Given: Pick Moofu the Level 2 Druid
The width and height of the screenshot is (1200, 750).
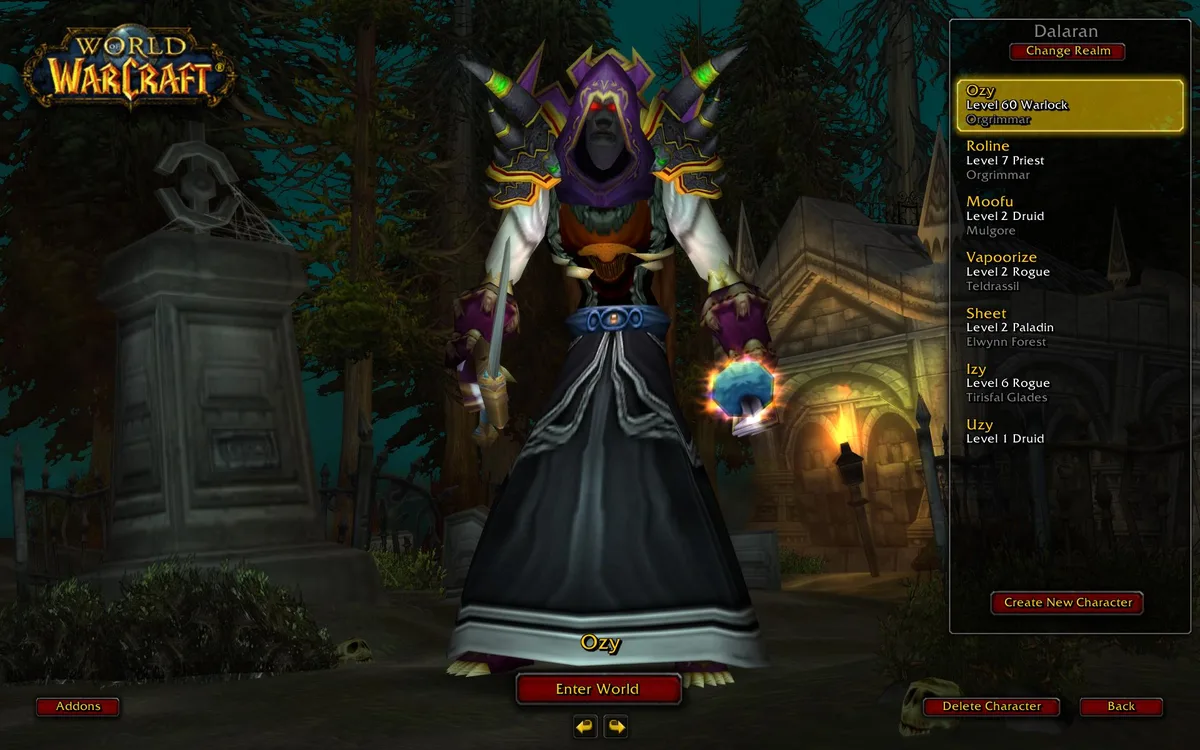Looking at the screenshot, I should [1069, 216].
